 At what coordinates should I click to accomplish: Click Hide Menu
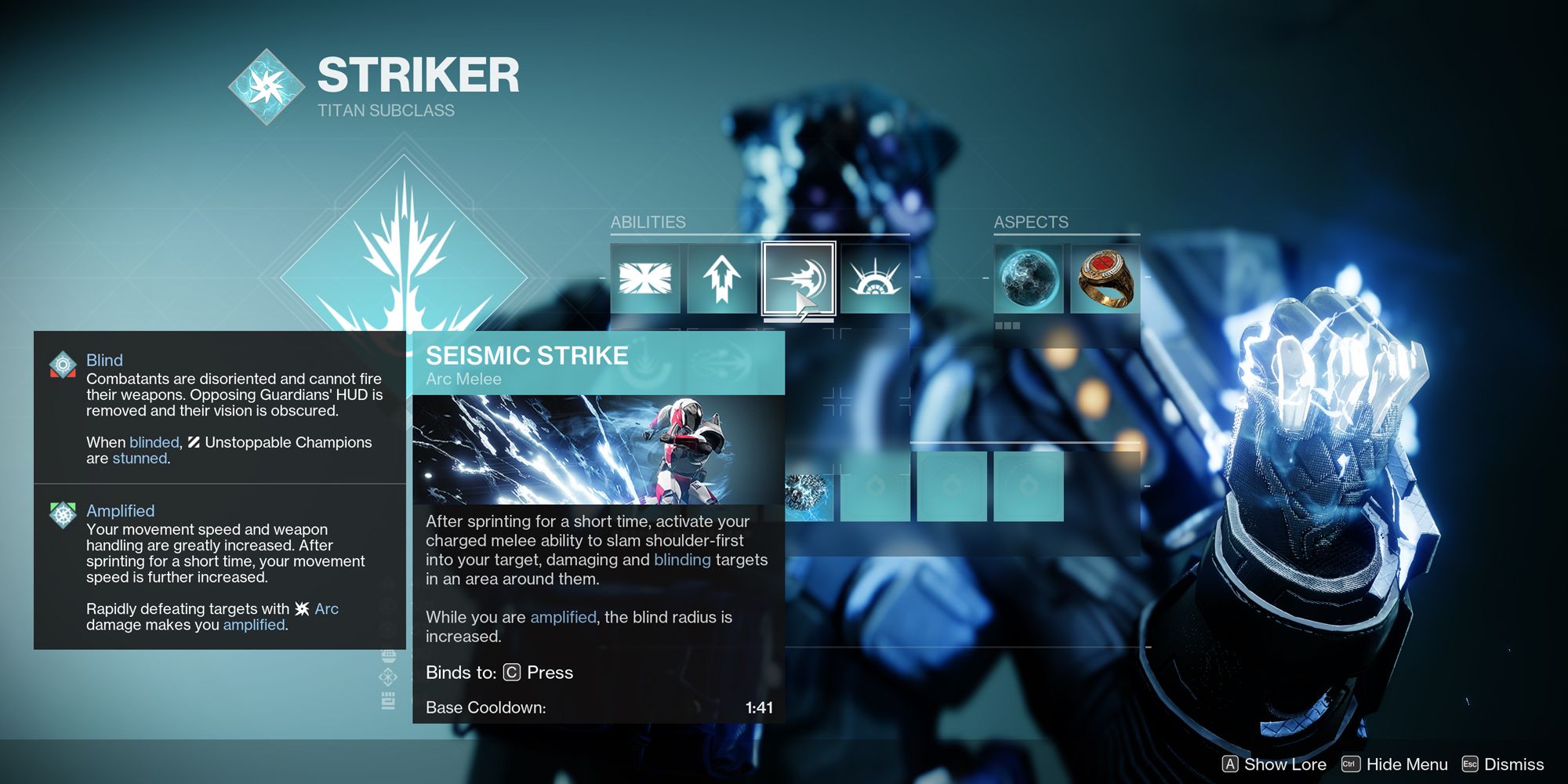1407,764
